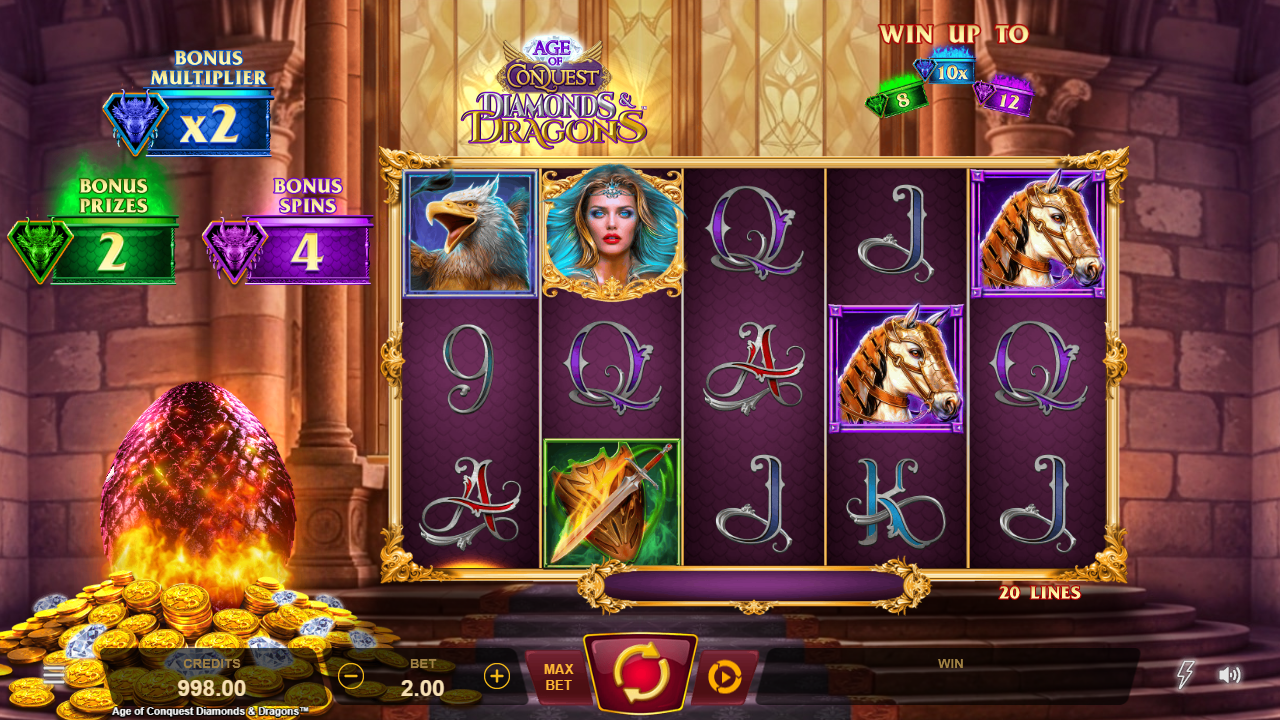
Task: Toggle quick spin with the lightning icon
Action: point(1185,674)
